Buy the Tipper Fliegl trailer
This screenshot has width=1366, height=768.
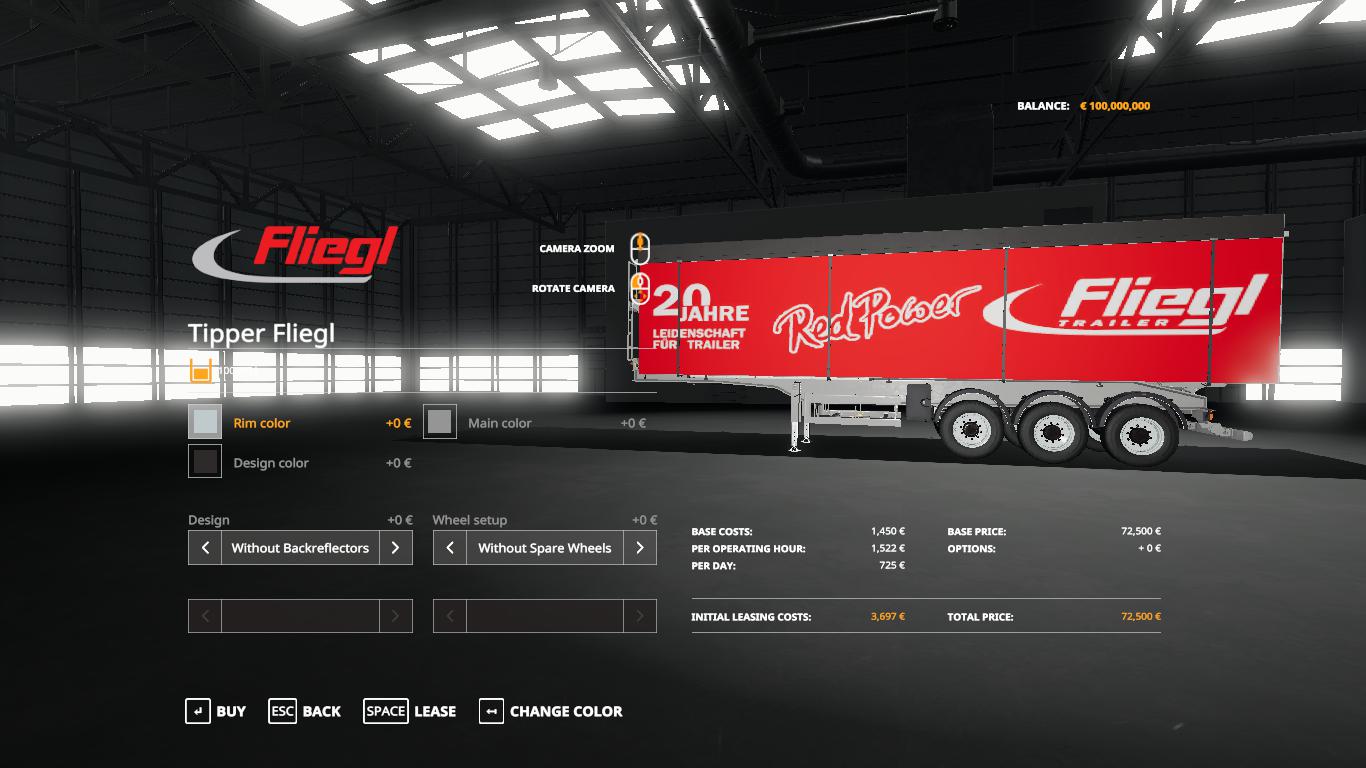216,711
